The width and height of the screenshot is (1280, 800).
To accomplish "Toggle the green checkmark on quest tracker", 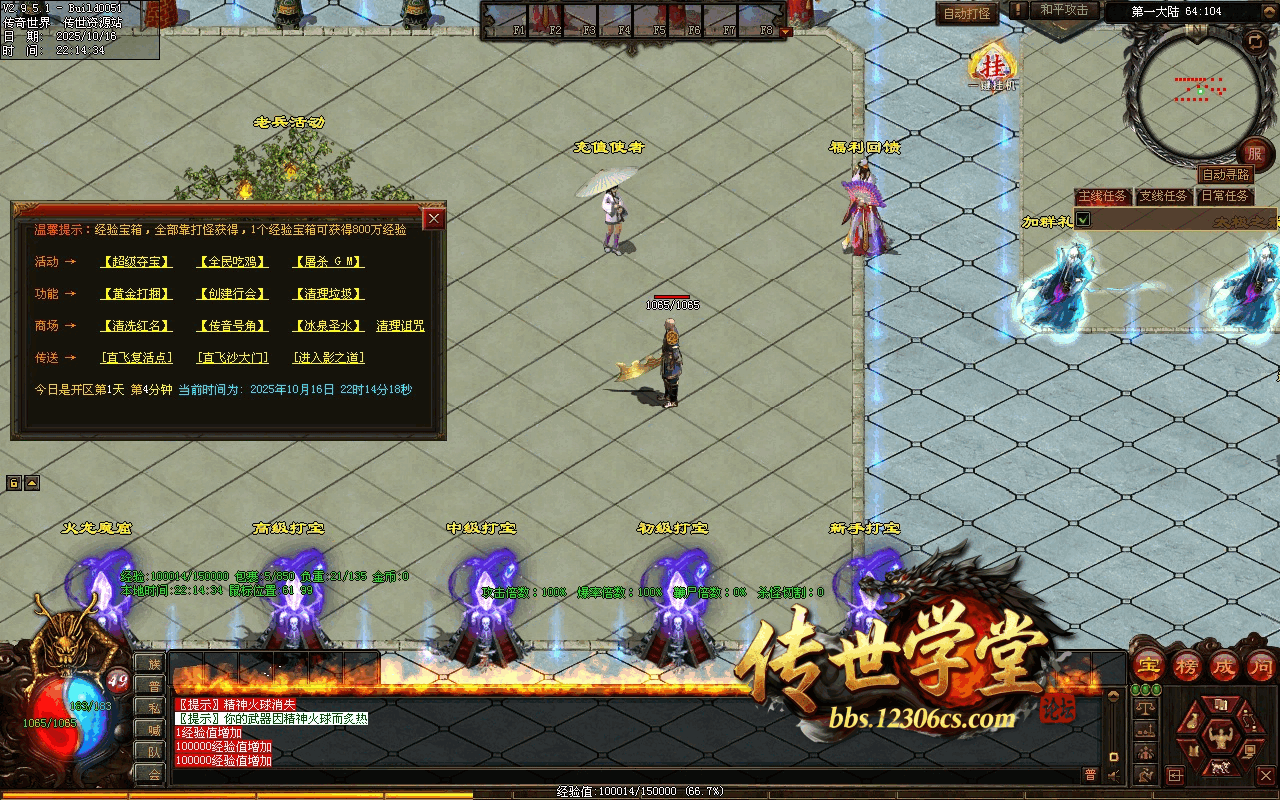I will (1082, 219).
